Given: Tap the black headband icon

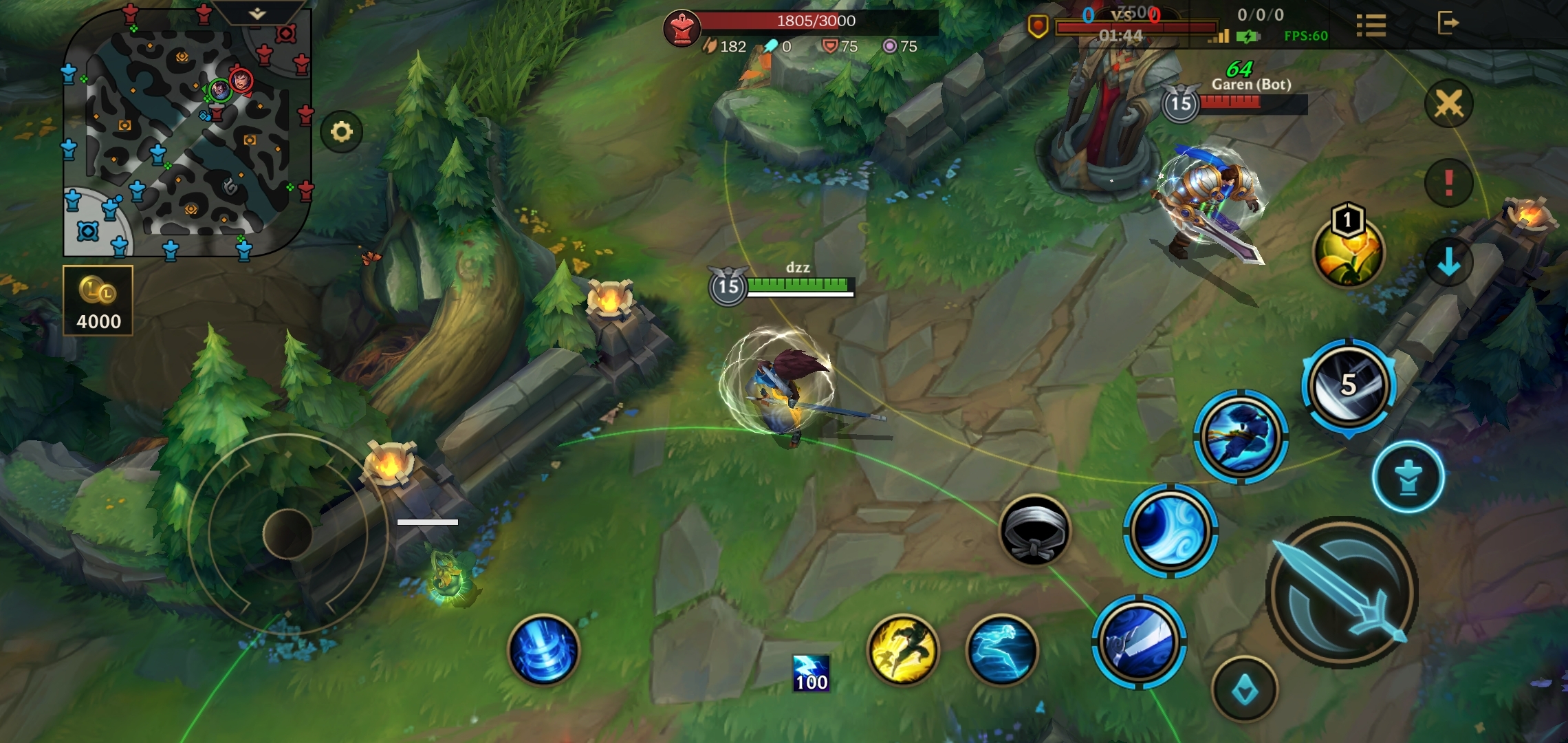Looking at the screenshot, I should click(1034, 530).
